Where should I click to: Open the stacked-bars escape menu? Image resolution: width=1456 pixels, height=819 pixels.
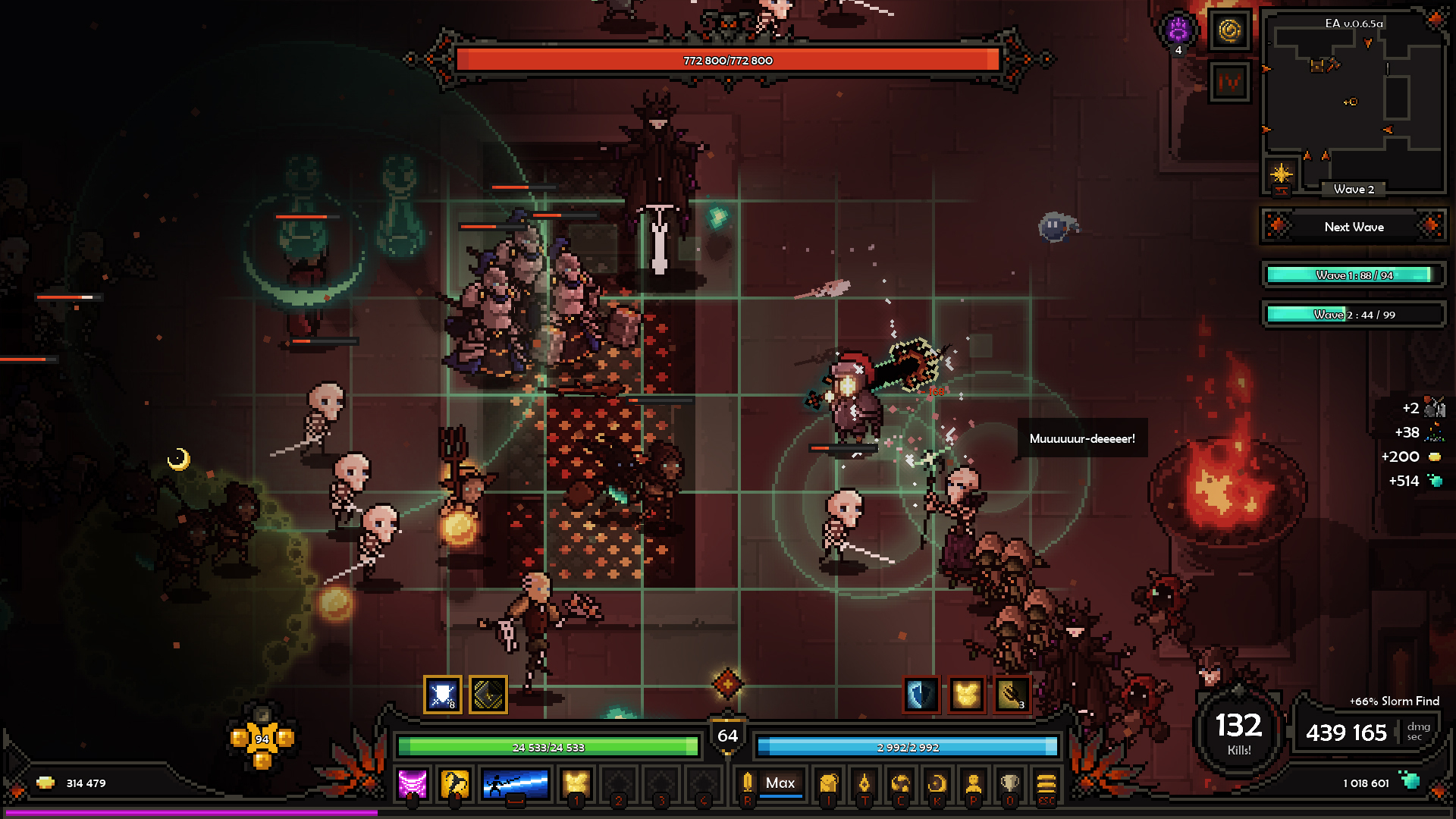point(1046,784)
